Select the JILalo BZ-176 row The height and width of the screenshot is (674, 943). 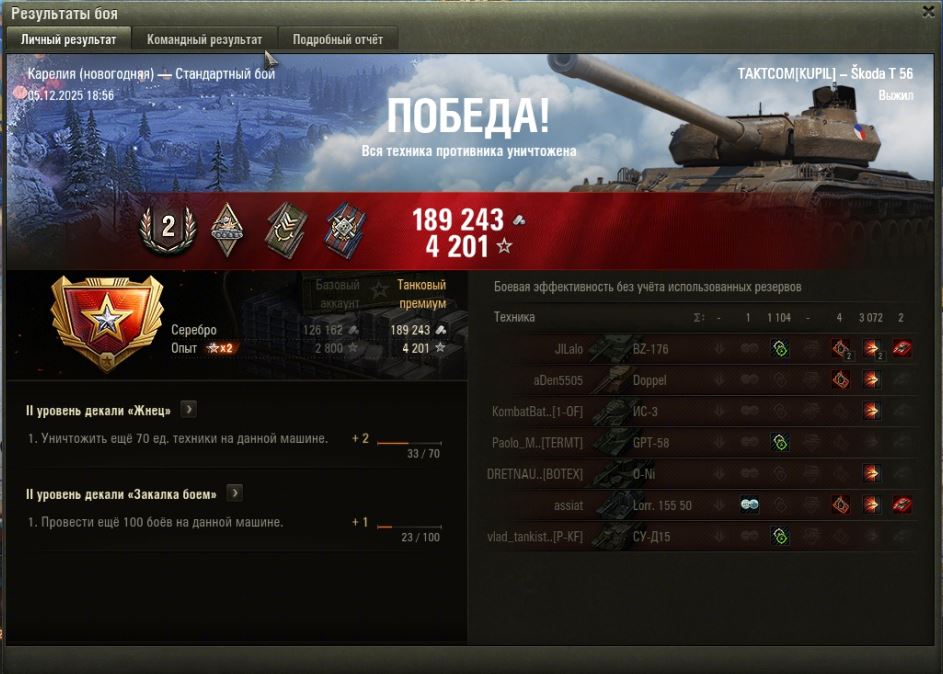click(700, 349)
